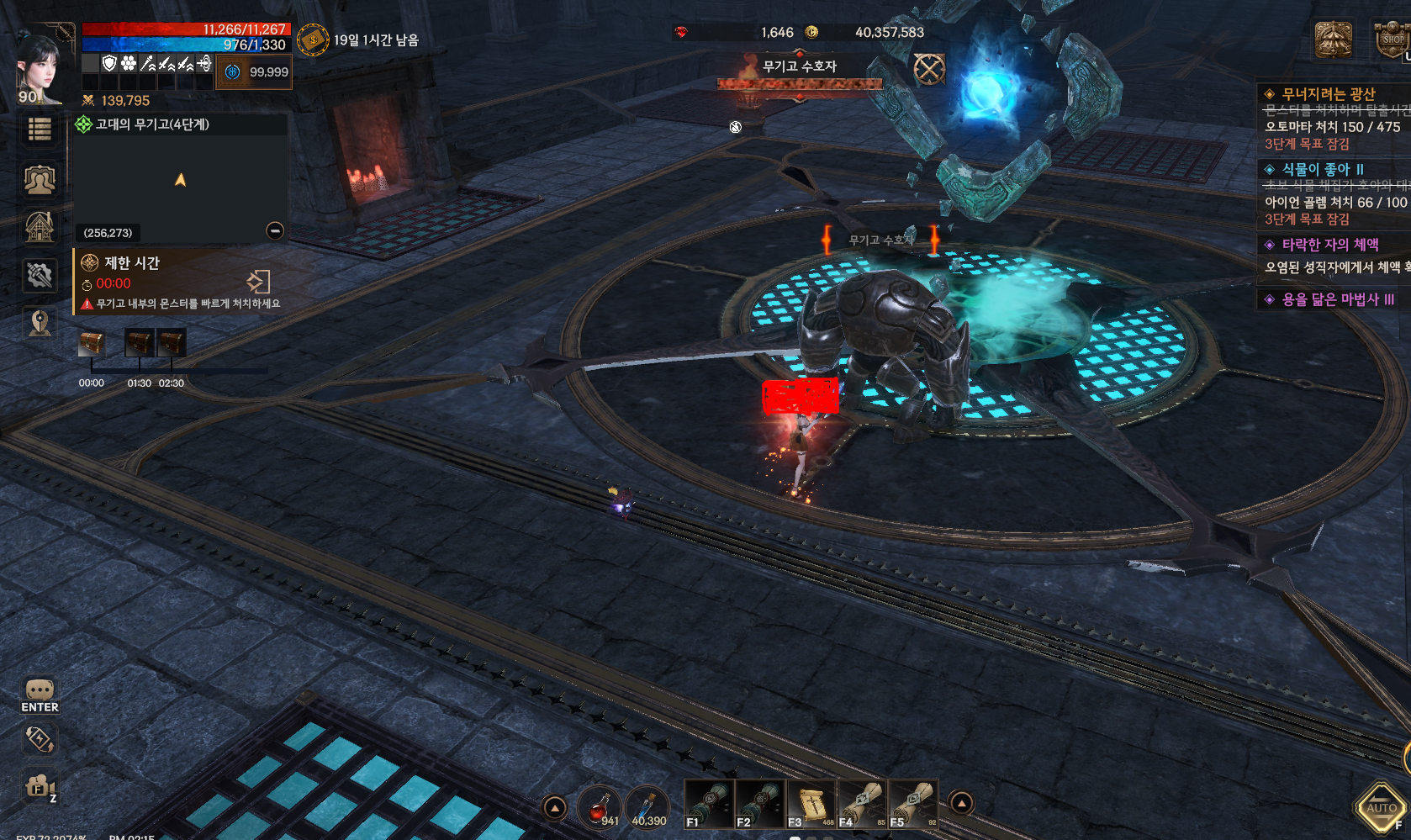Open the house icon in the sidebar
Viewport: 1411px width, 840px height.
tap(40, 226)
